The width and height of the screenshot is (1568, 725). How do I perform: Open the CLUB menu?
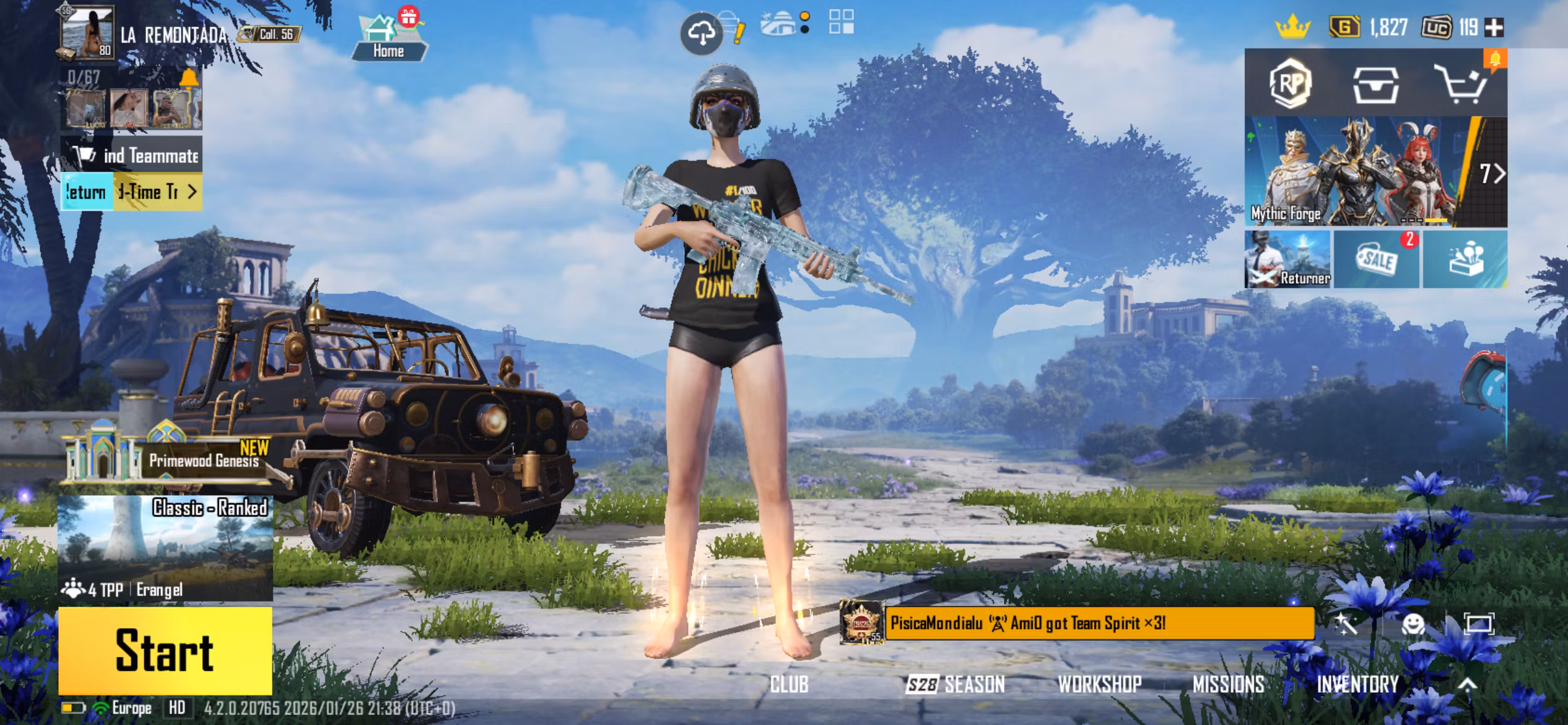pos(789,684)
